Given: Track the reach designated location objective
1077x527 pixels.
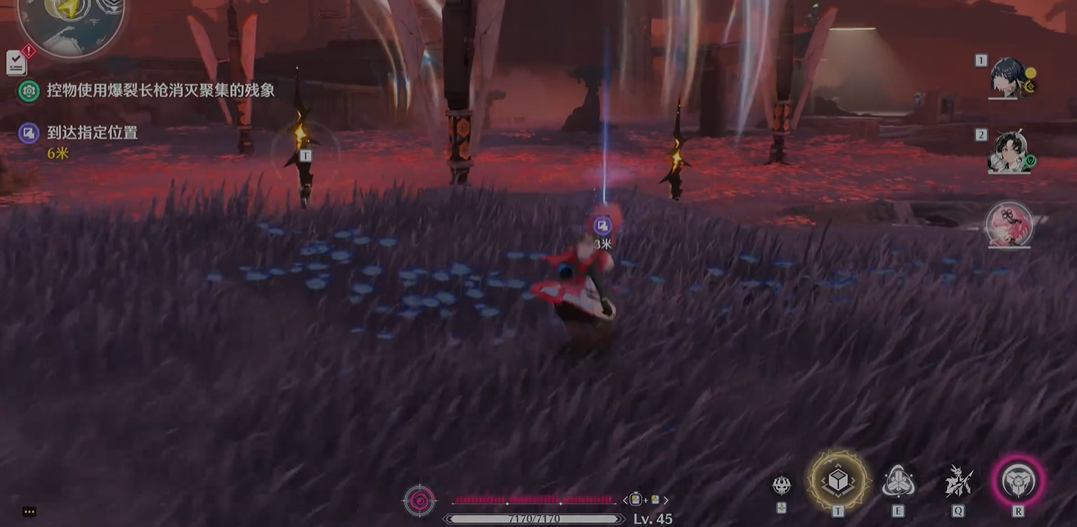Looking at the screenshot, I should click(92, 133).
